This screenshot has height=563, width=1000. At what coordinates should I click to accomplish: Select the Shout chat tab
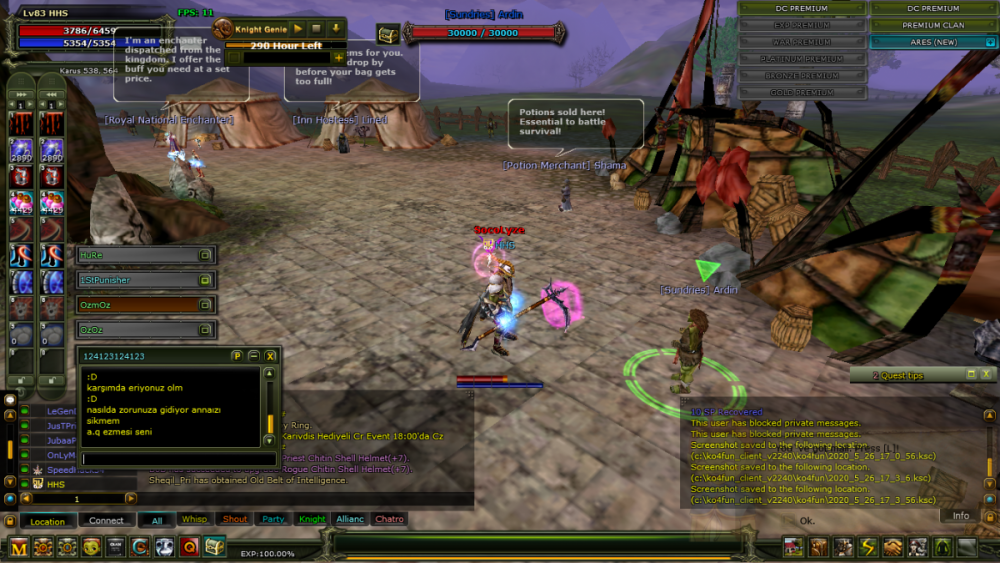tap(235, 520)
